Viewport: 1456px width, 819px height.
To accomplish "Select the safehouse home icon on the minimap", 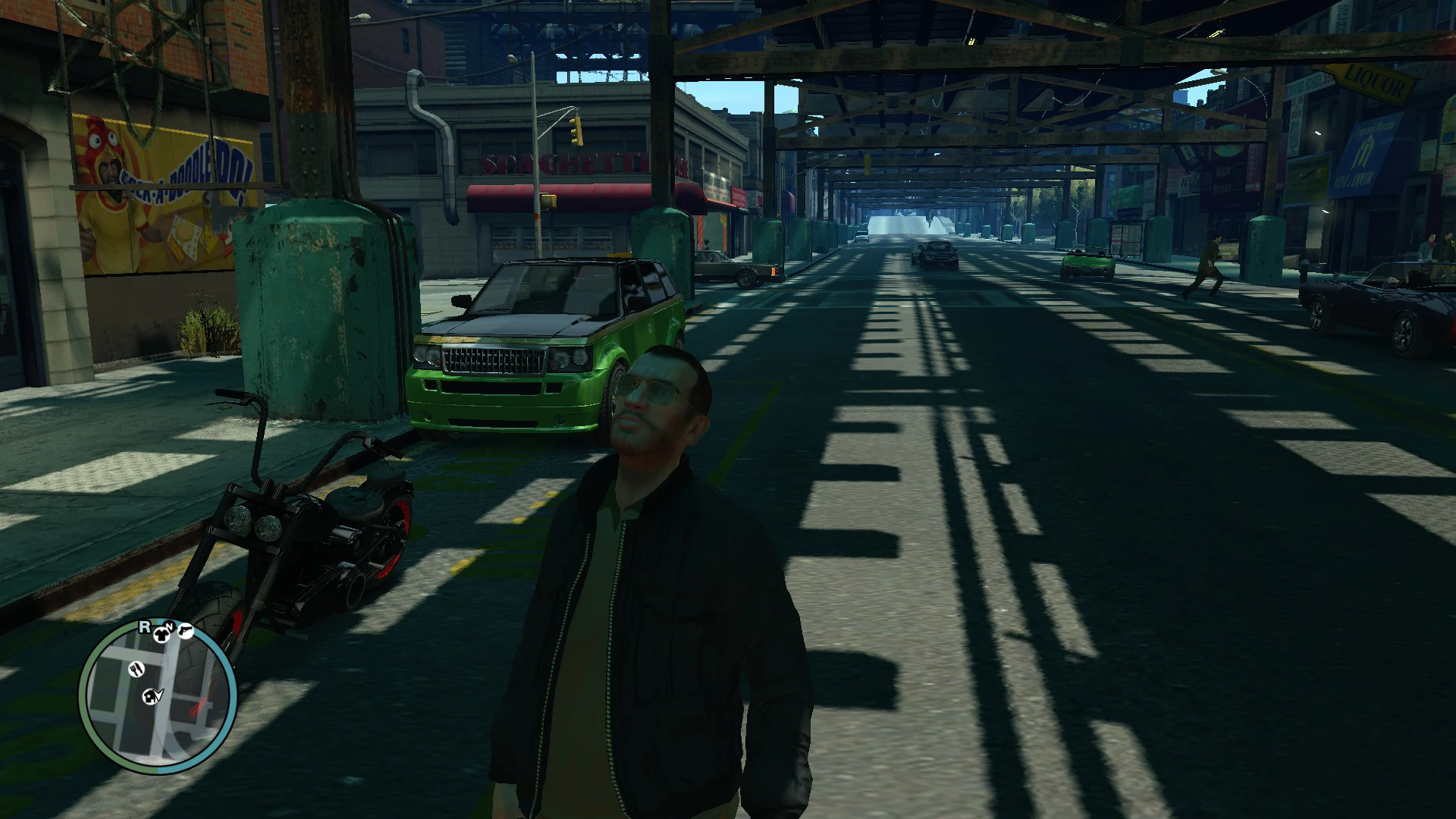I will (150, 697).
